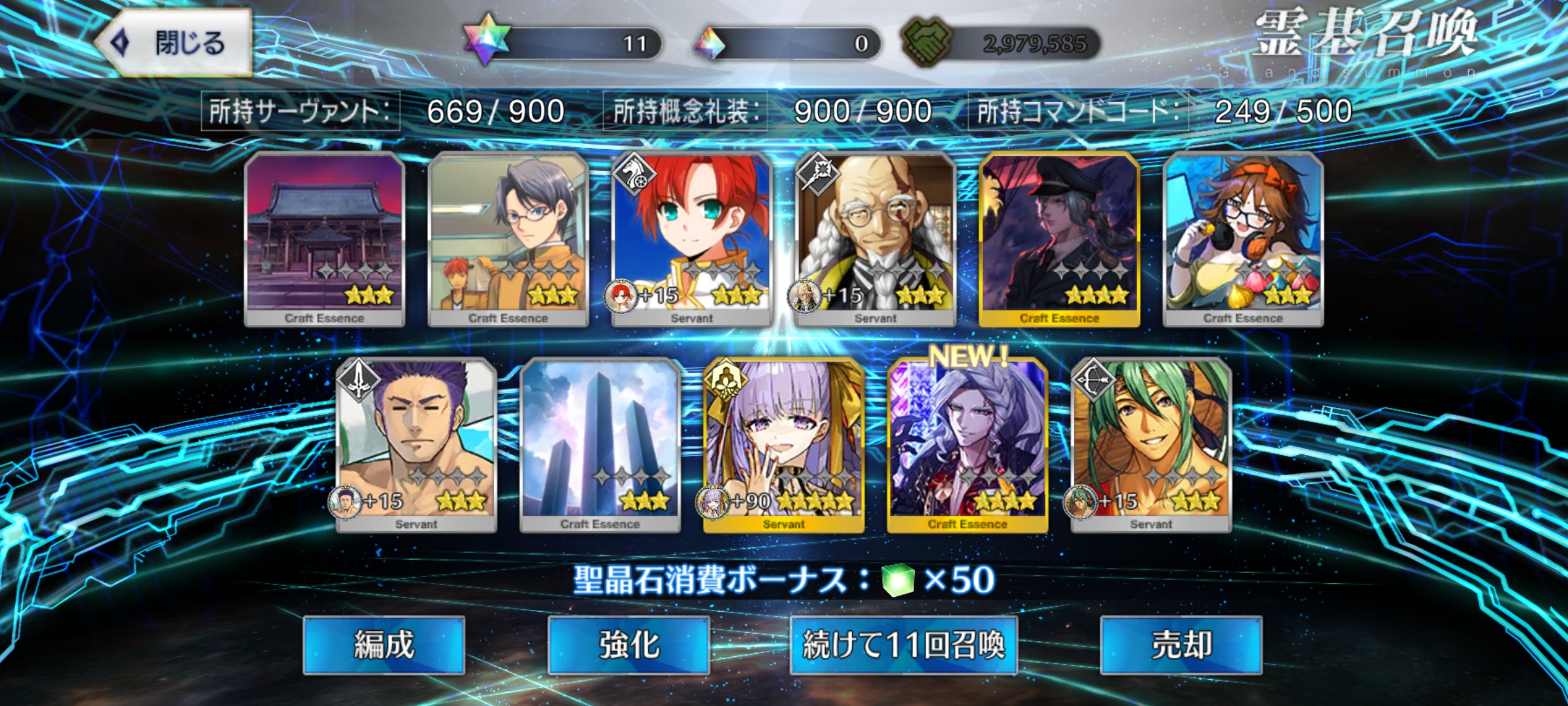This screenshot has height=706, width=1568.
Task: Choose the gold-framed officer cap Craft Essence
Action: [1059, 239]
